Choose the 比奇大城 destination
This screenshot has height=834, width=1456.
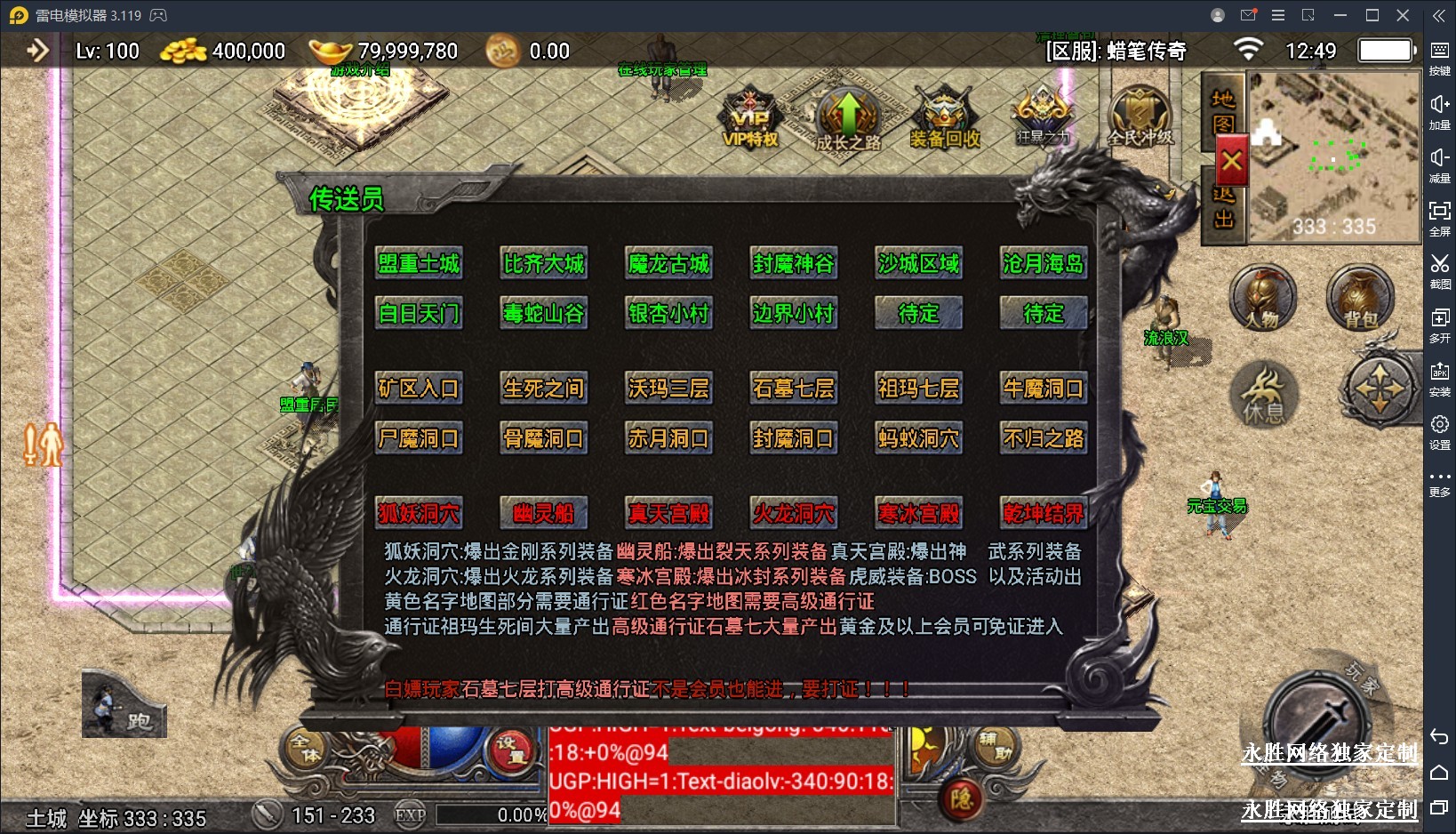coord(543,264)
